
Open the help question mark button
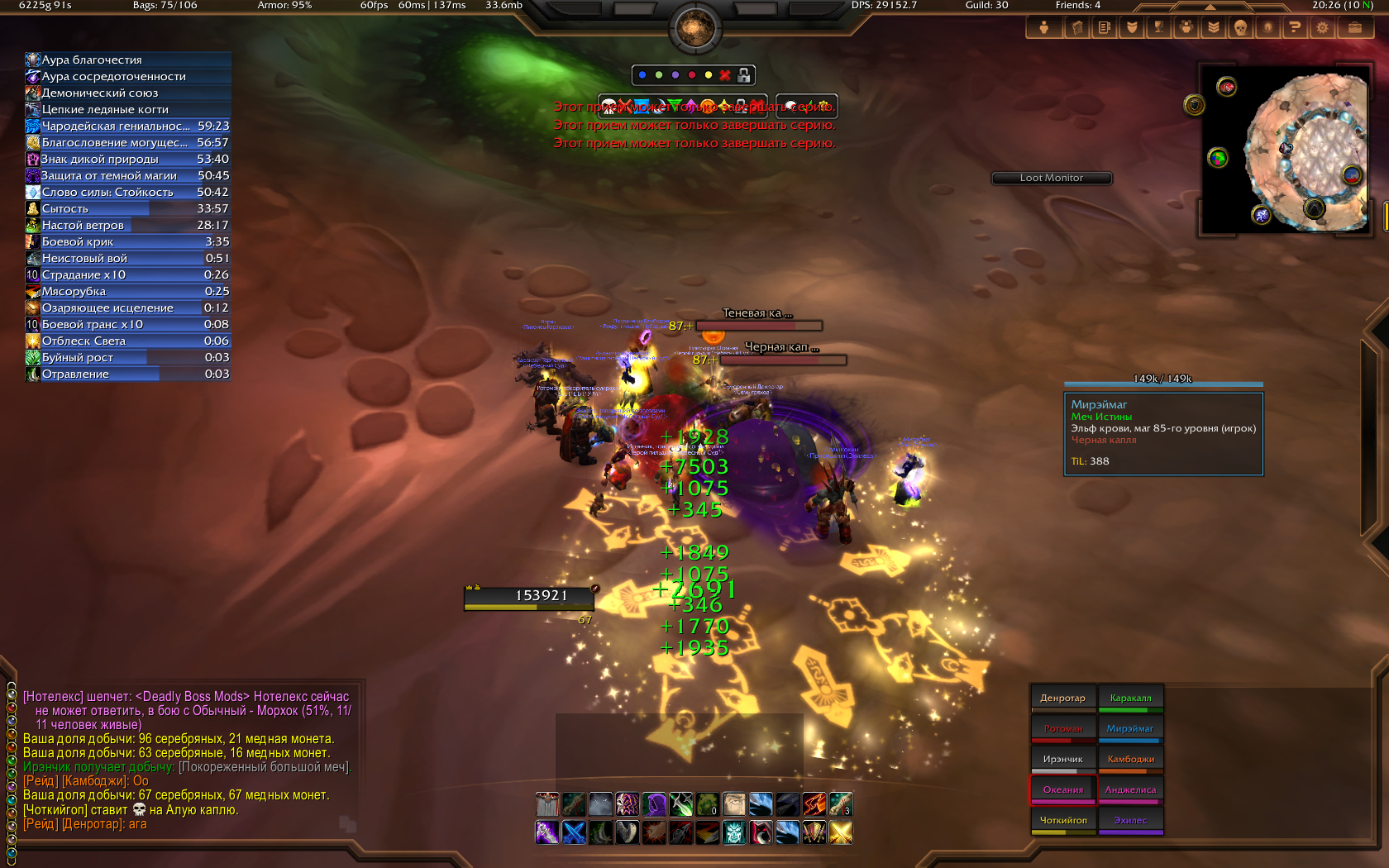[1295, 27]
